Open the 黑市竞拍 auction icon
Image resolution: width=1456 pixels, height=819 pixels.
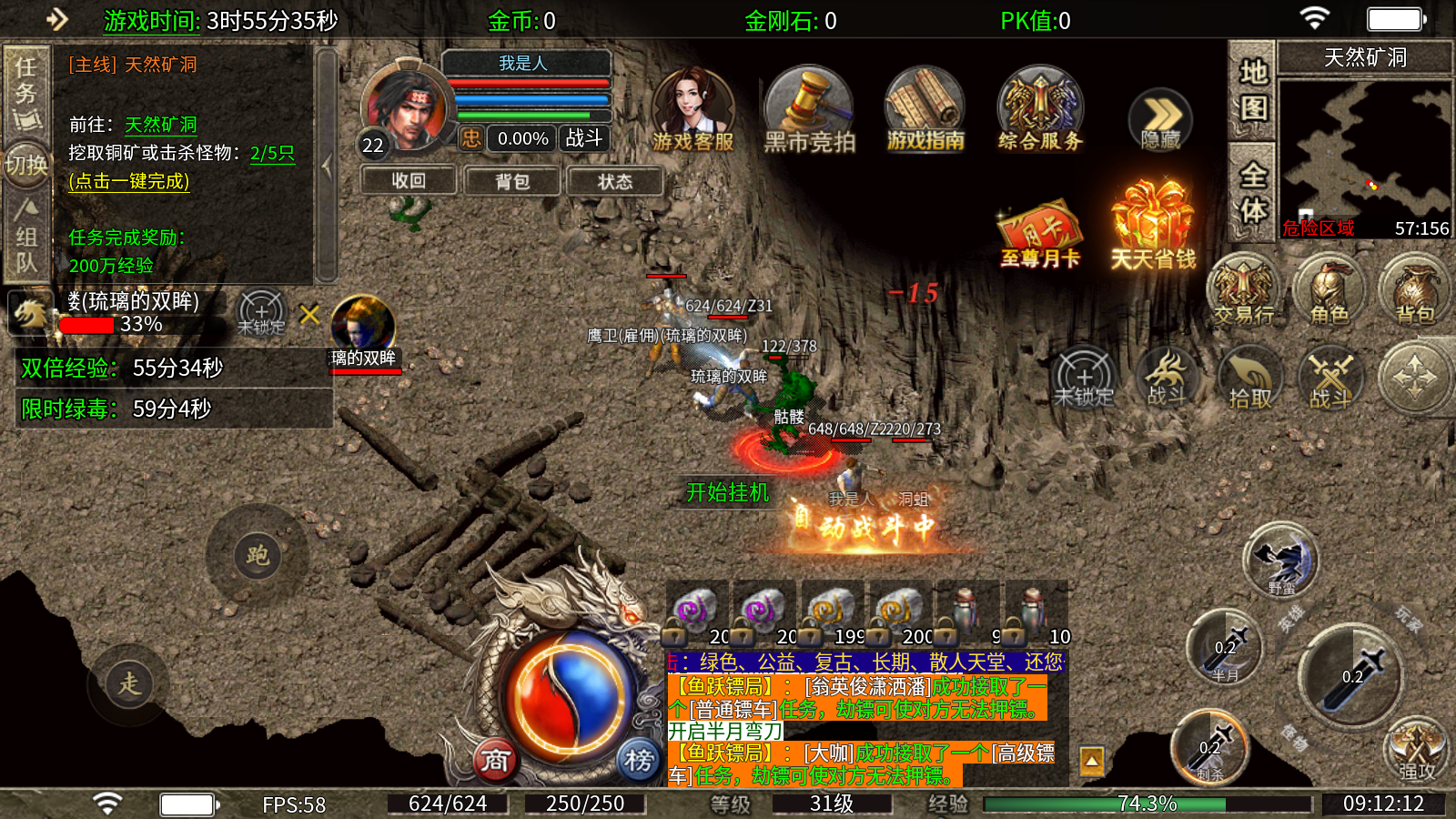click(809, 110)
